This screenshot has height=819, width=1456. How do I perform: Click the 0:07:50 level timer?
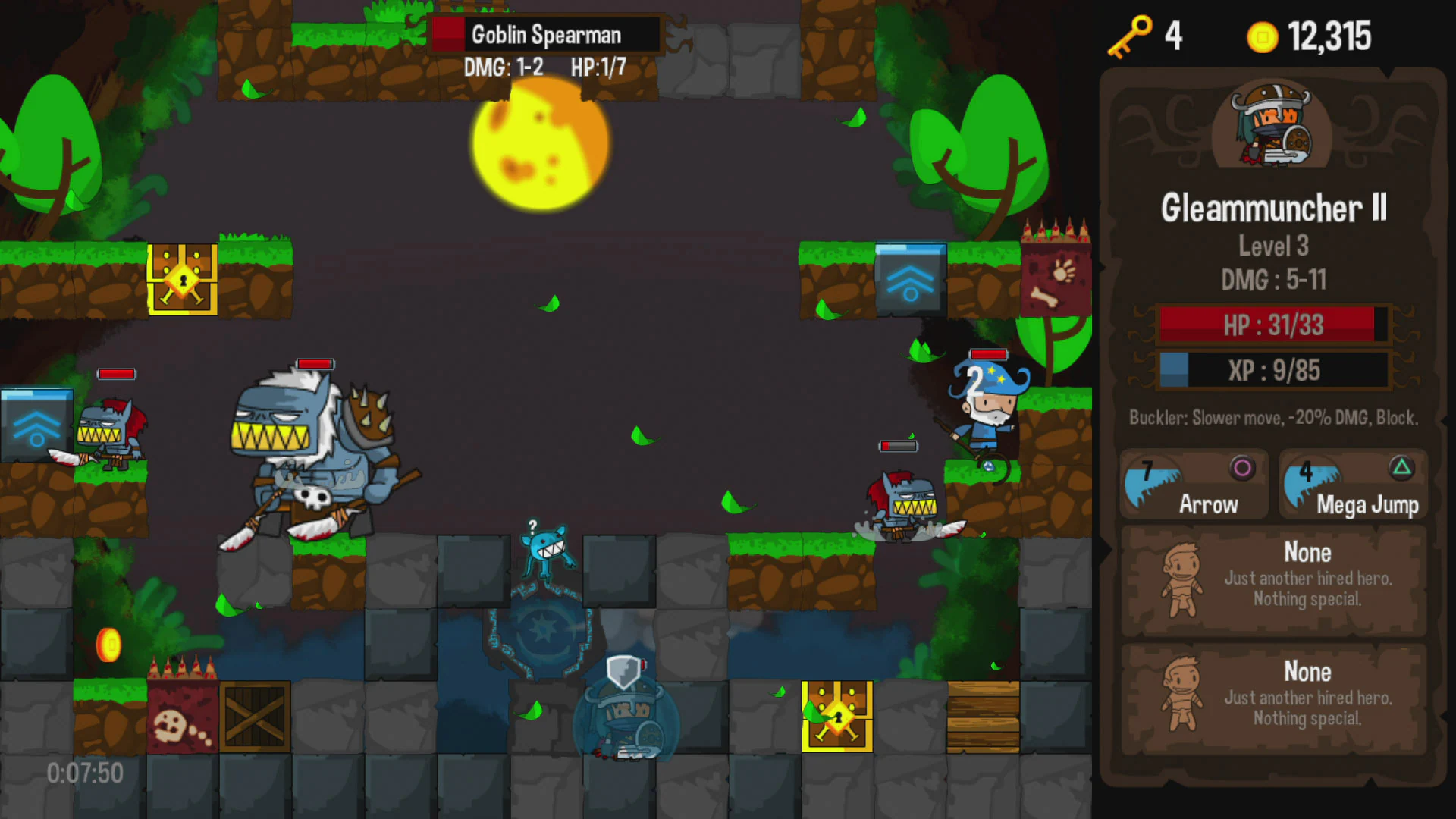(x=83, y=772)
